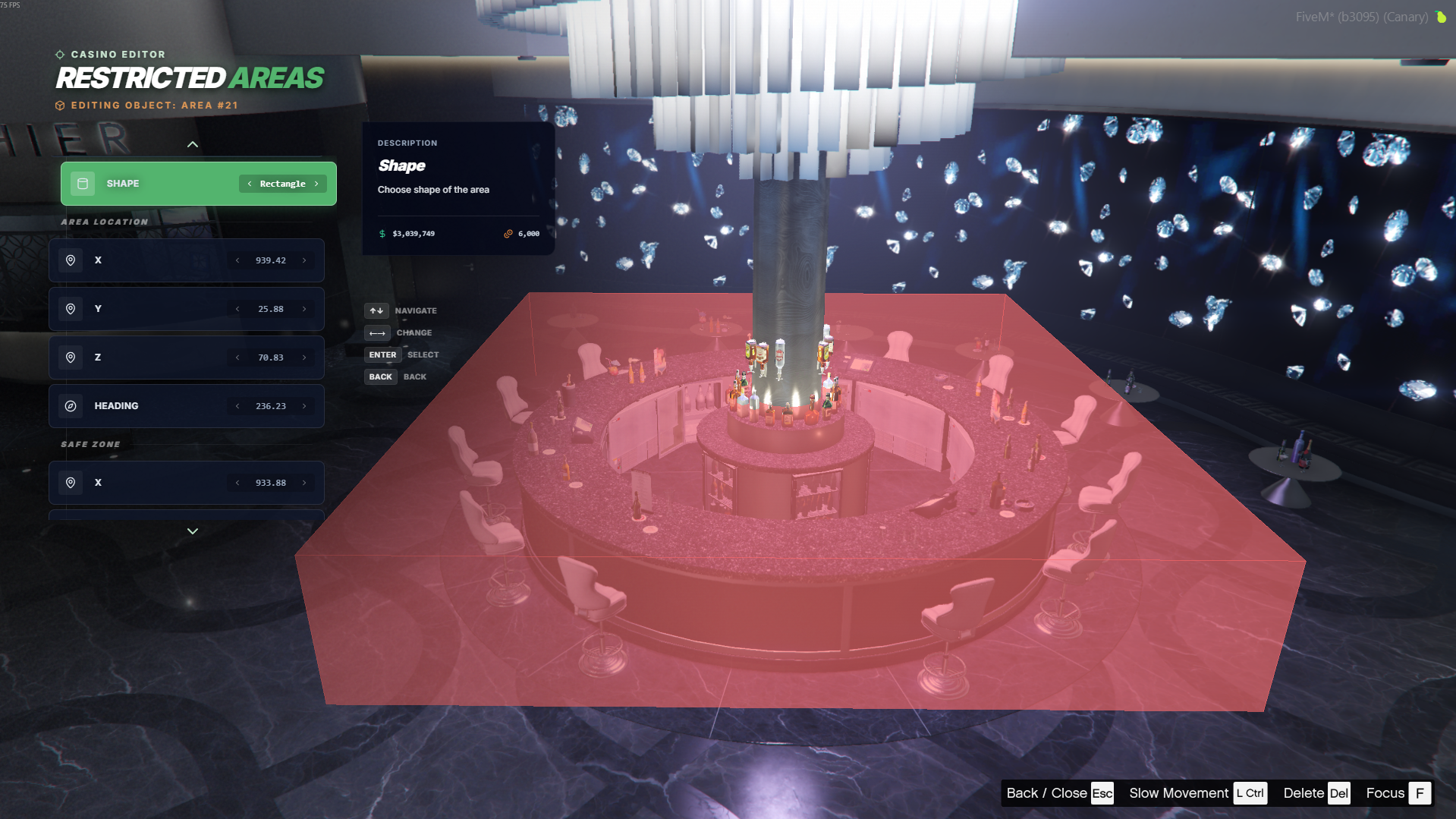Decrease the Z value 70.83
Viewport: 1456px width, 819px height.
point(237,358)
